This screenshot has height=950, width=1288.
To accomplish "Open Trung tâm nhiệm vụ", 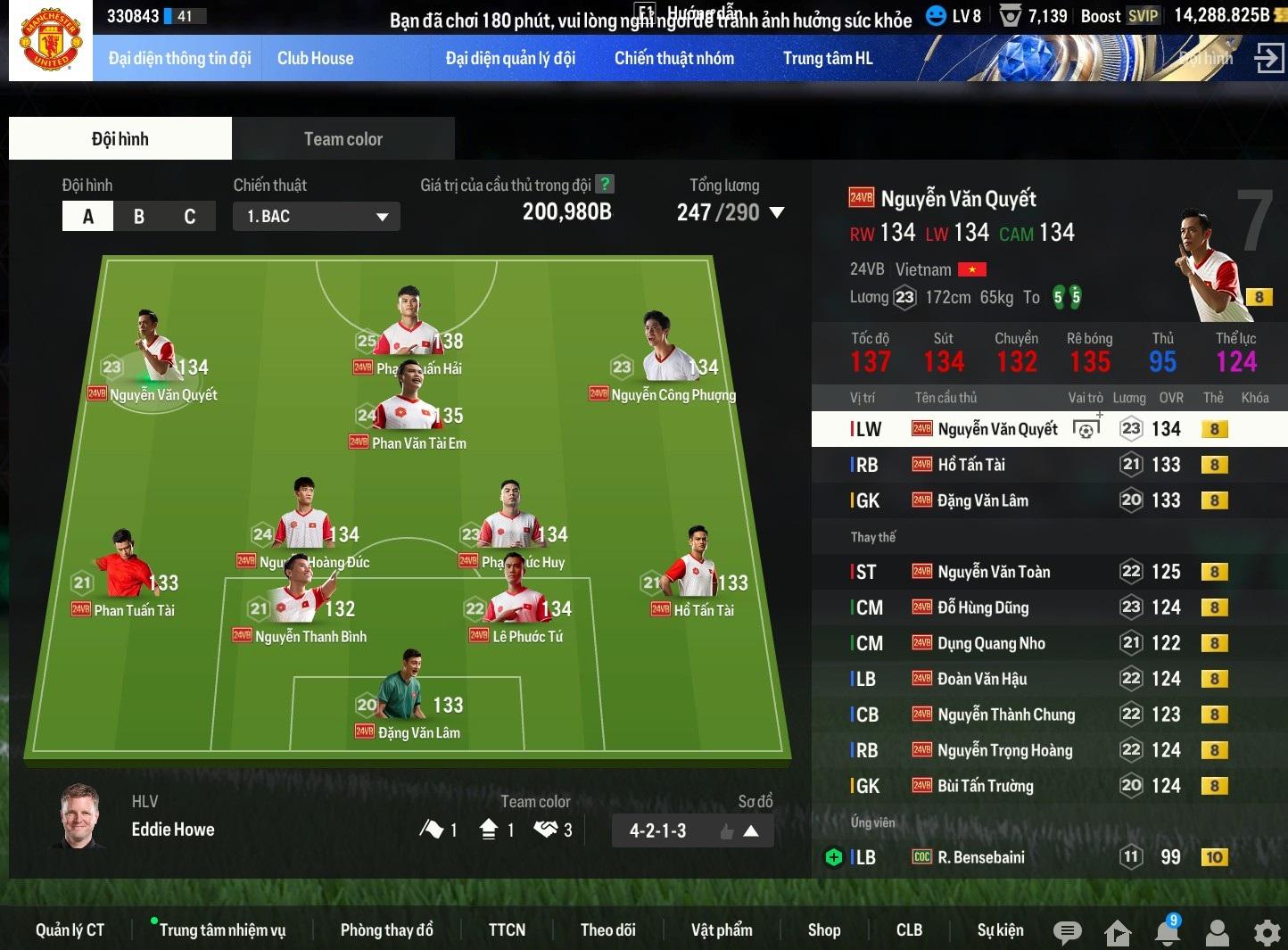I will click(x=222, y=930).
